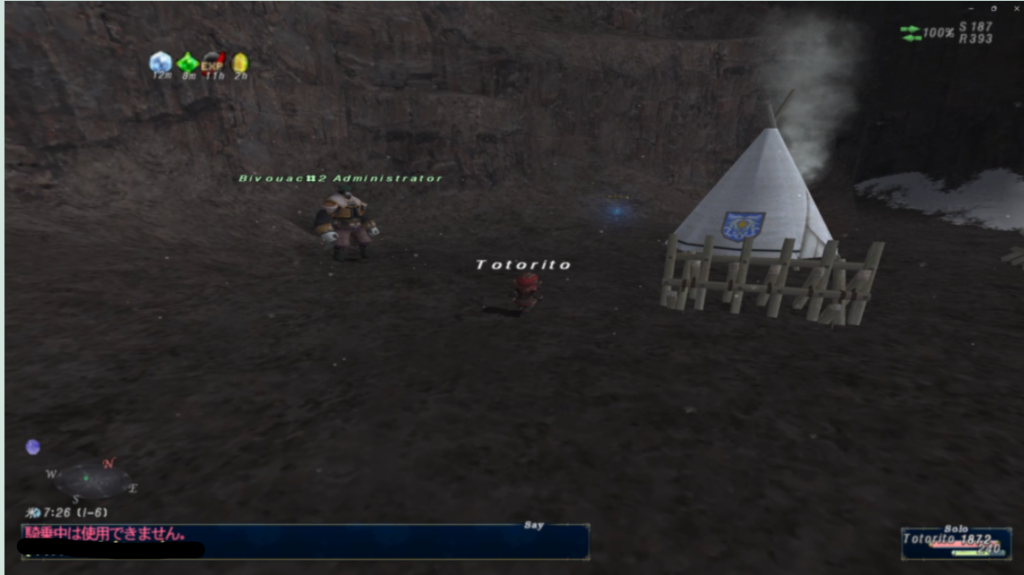Click the compass radar
This screenshot has height=575, width=1024.
(x=92, y=480)
